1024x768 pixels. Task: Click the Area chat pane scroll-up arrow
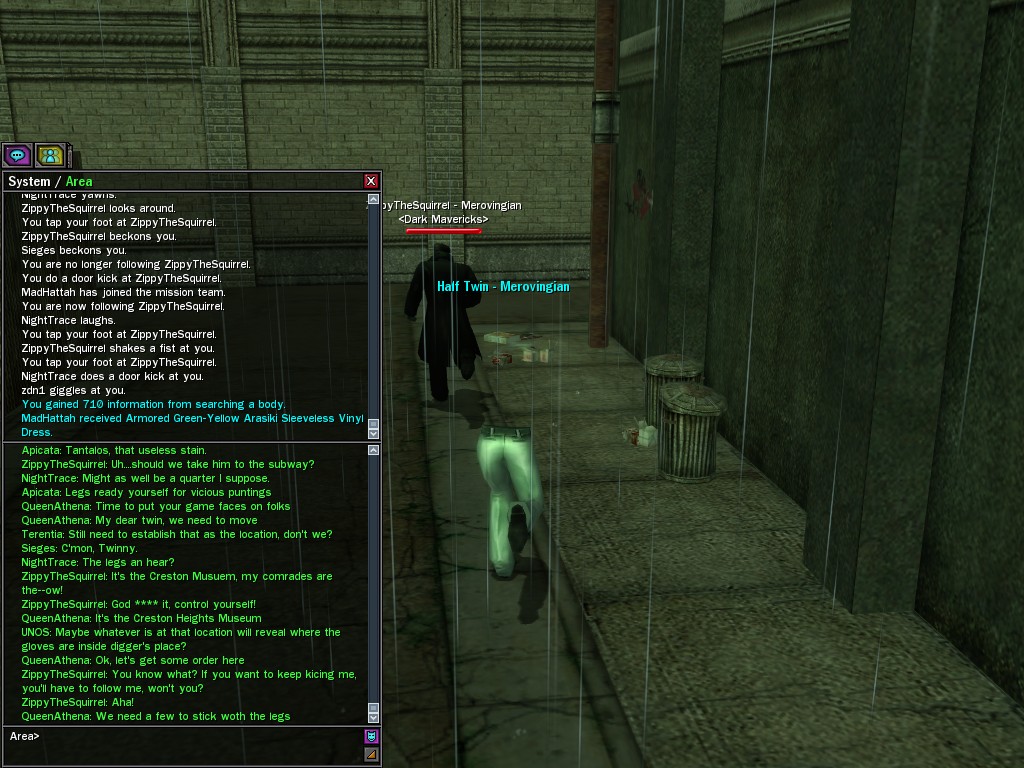click(x=374, y=451)
